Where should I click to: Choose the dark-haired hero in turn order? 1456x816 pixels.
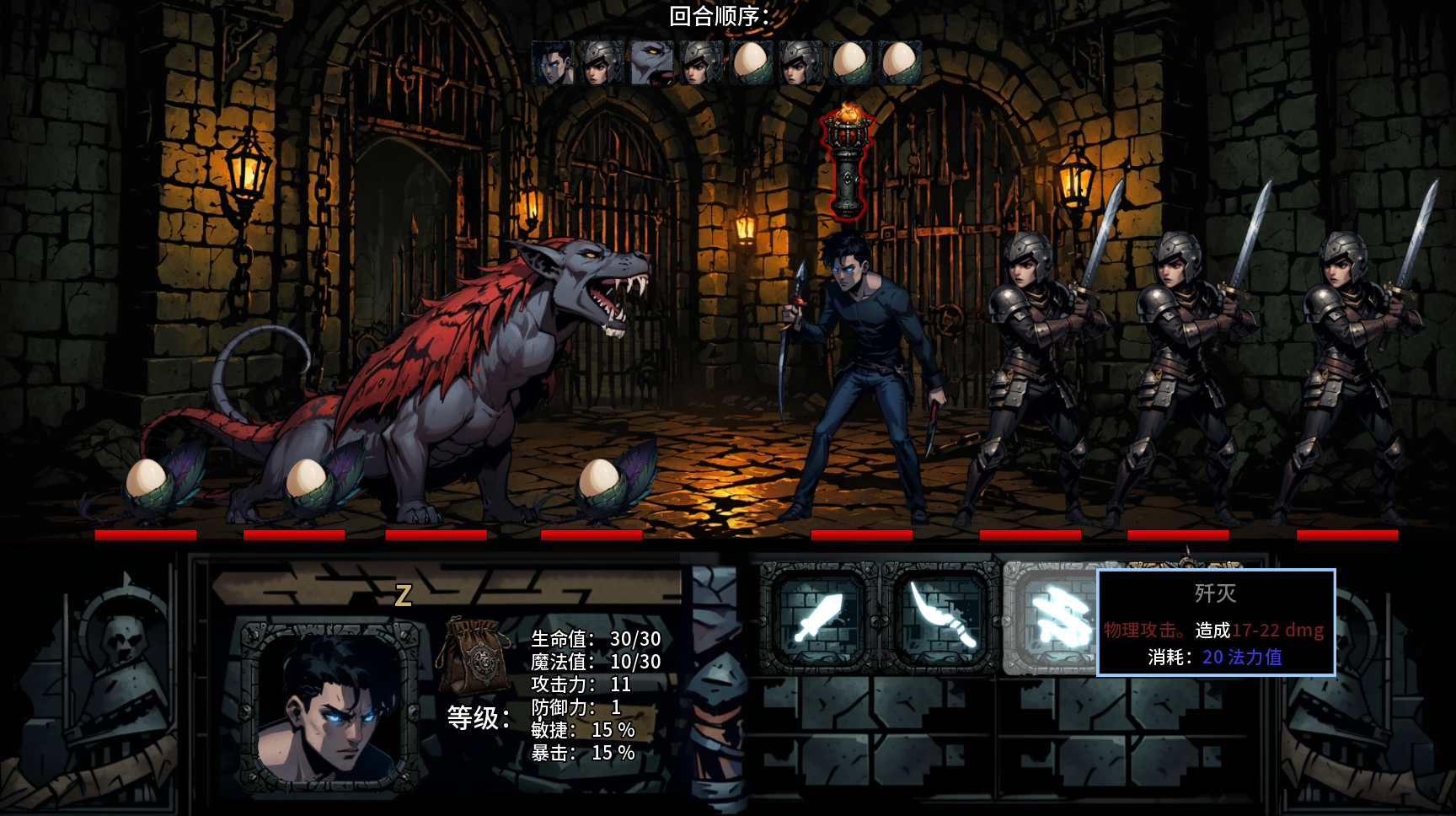click(553, 62)
